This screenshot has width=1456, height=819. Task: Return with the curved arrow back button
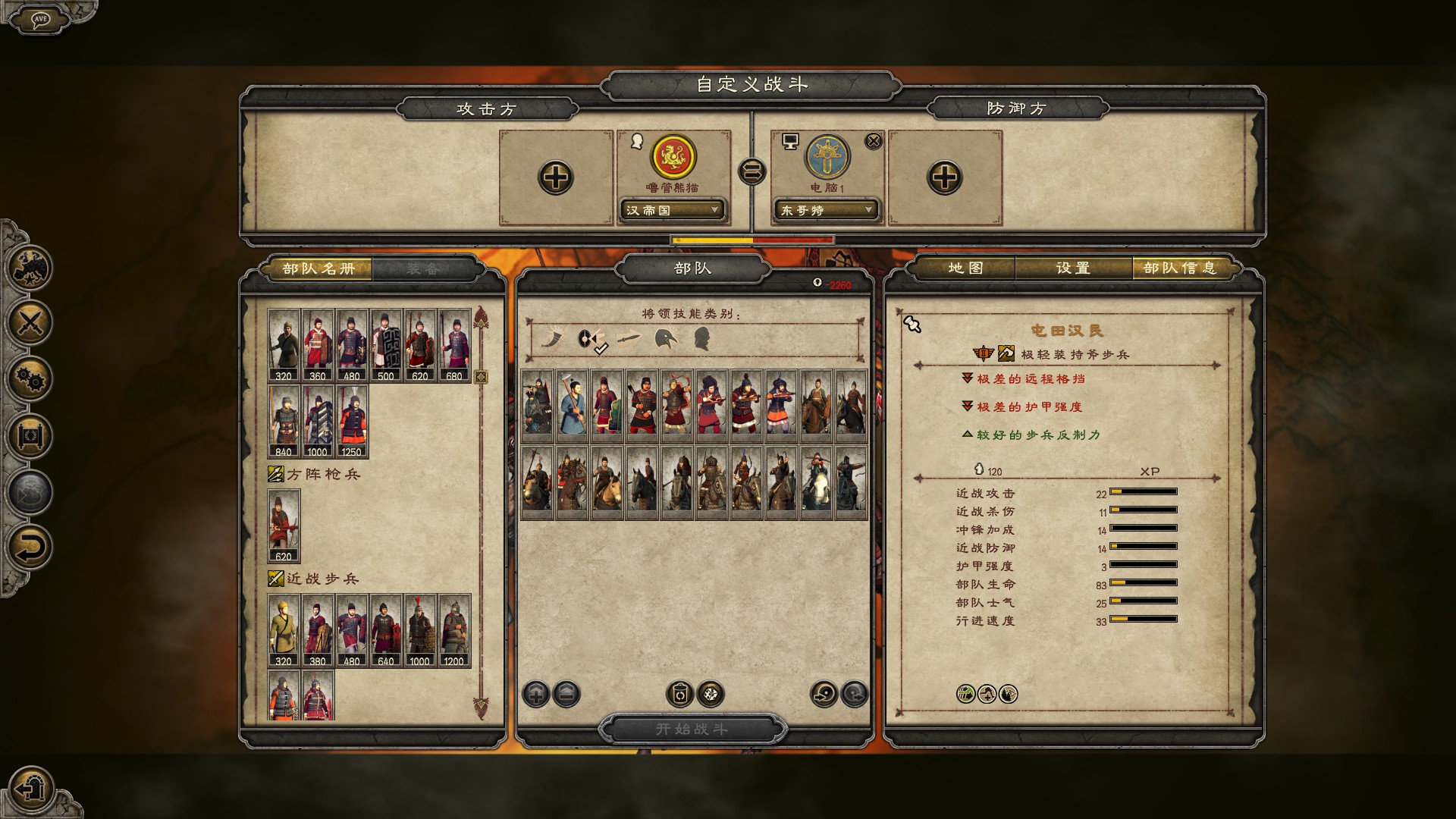[30, 548]
